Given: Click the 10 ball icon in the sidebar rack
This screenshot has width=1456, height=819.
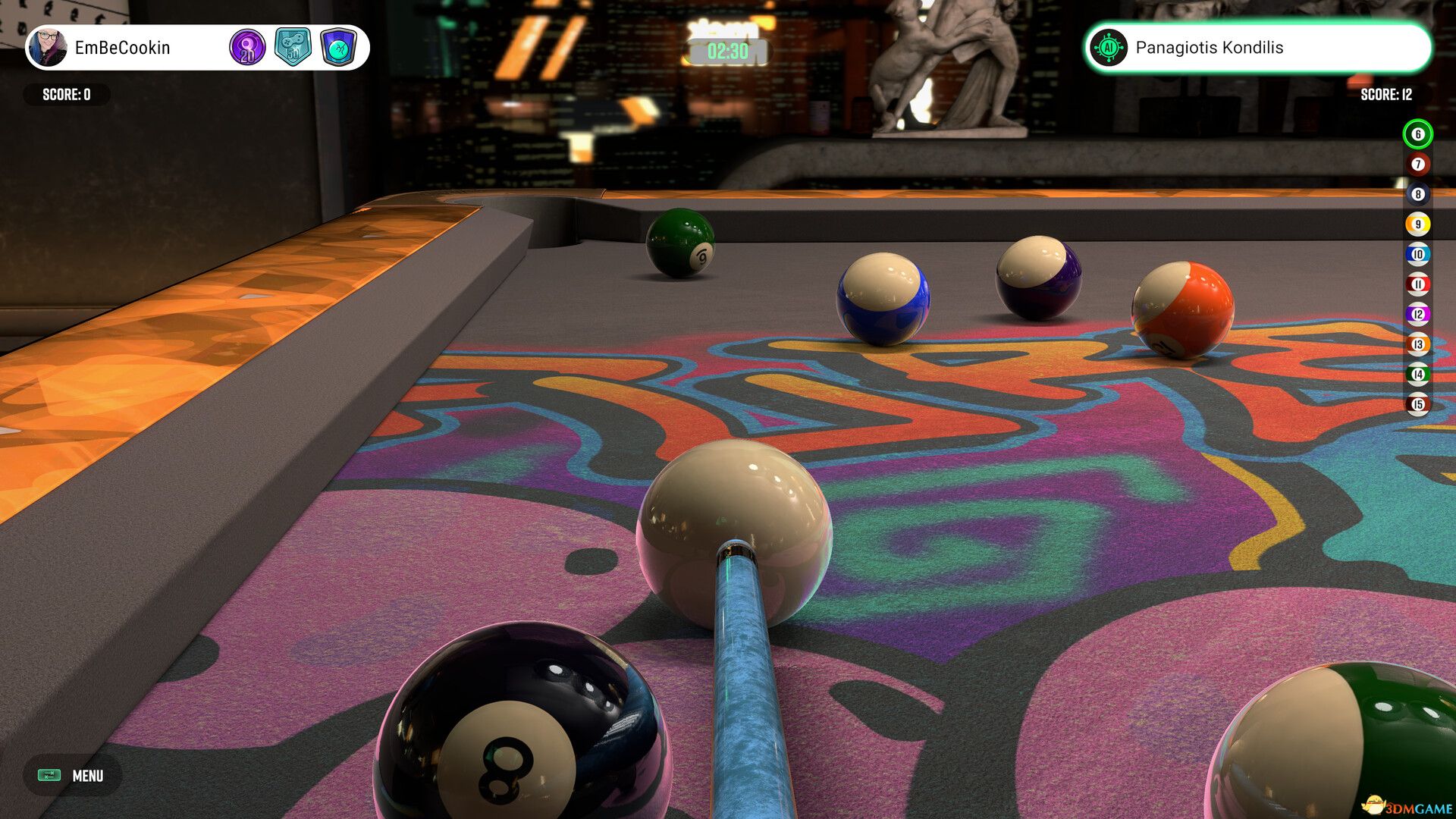Looking at the screenshot, I should (x=1417, y=254).
